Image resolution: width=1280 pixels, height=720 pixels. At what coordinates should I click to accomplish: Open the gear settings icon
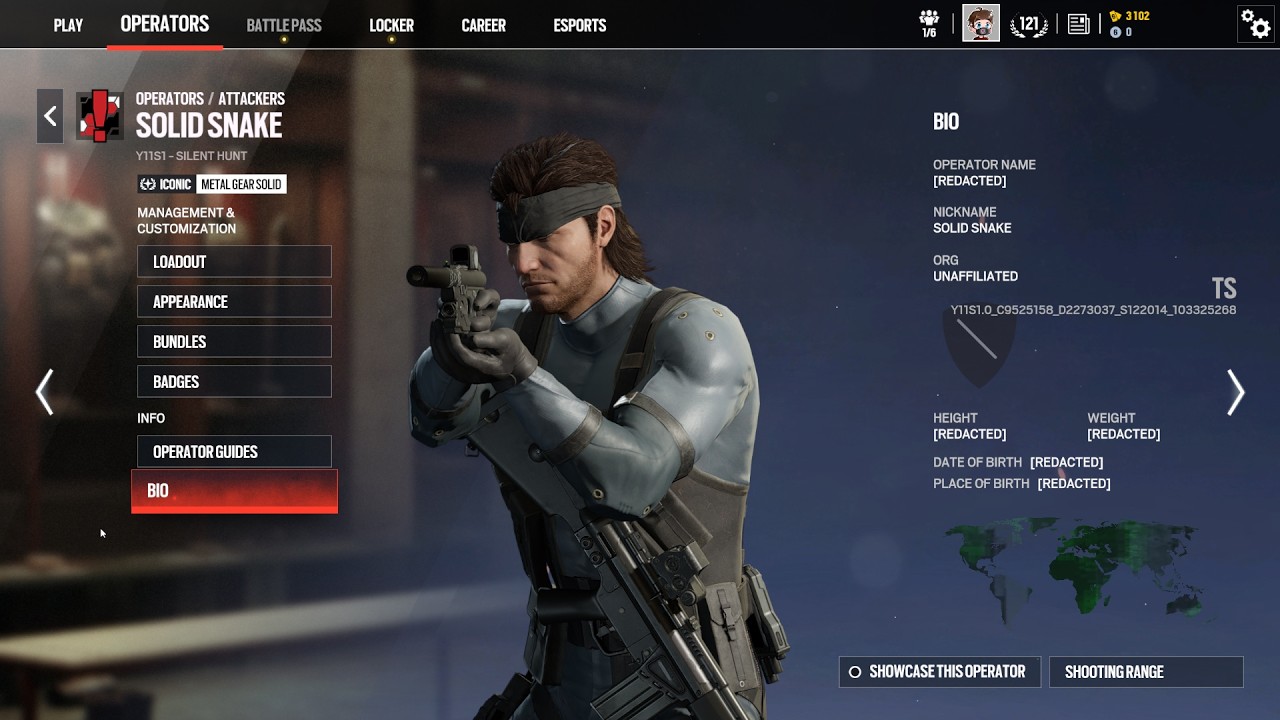click(1255, 23)
